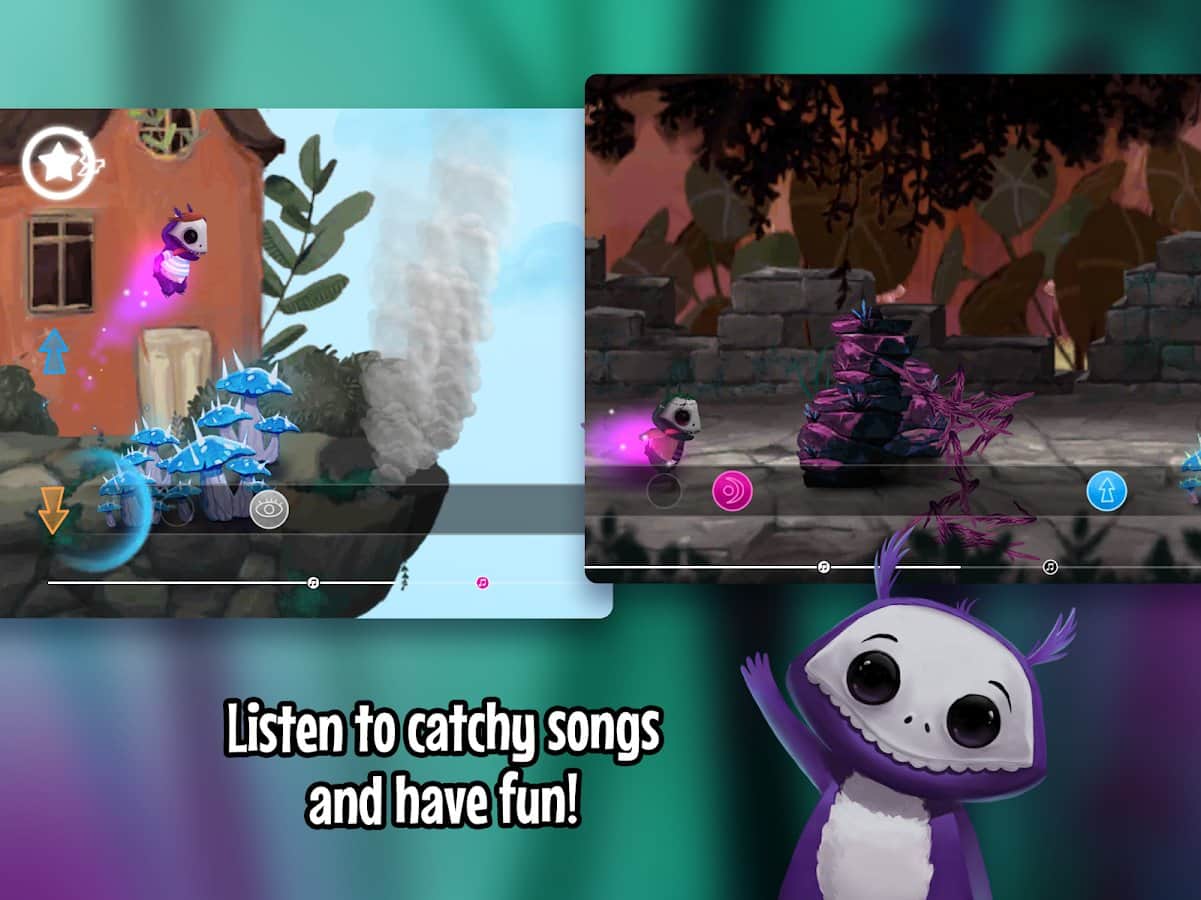Viewport: 1201px width, 900px height.
Task: Tap the blue up-arrow rhythm note
Action: (x=1107, y=491)
